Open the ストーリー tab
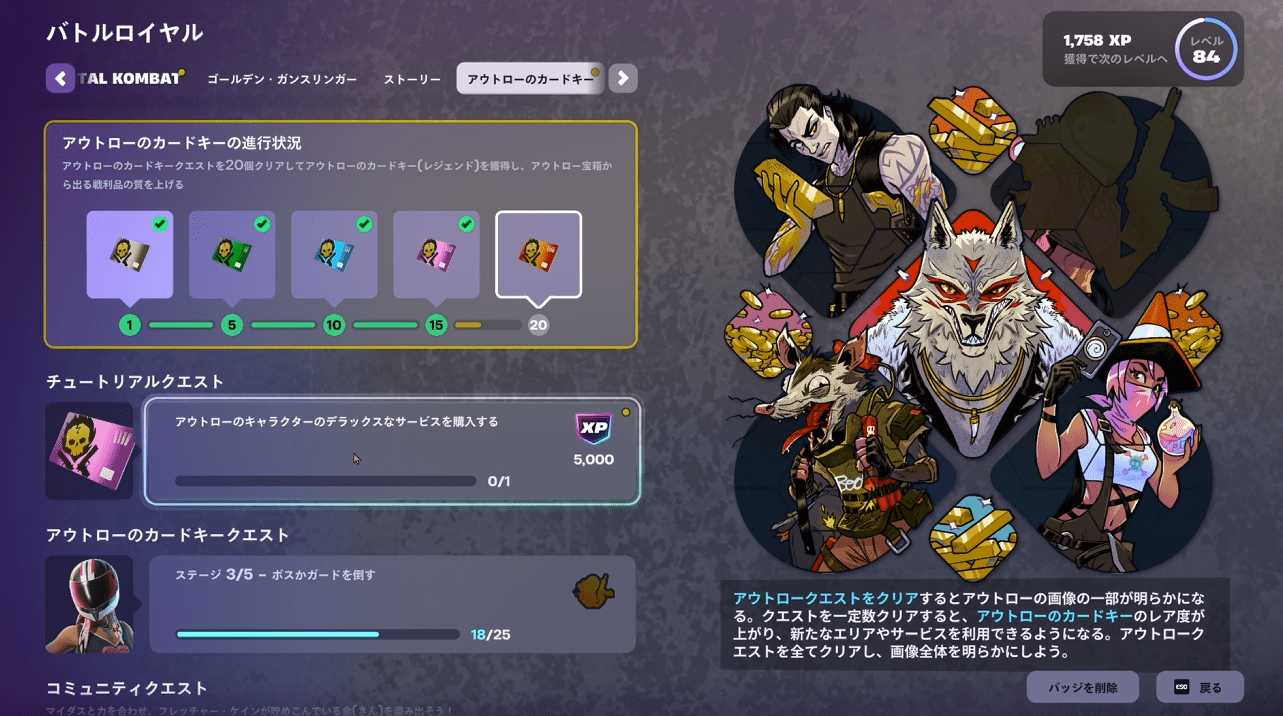This screenshot has width=1283, height=716. point(412,79)
